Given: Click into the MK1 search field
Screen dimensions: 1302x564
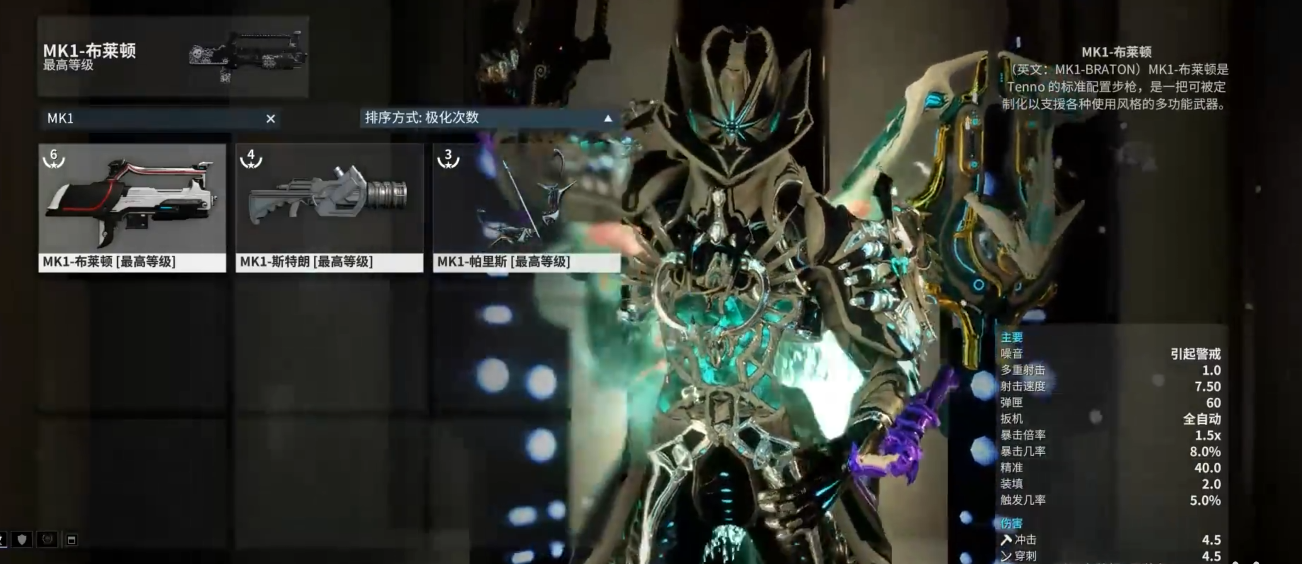Looking at the screenshot, I should point(150,119).
